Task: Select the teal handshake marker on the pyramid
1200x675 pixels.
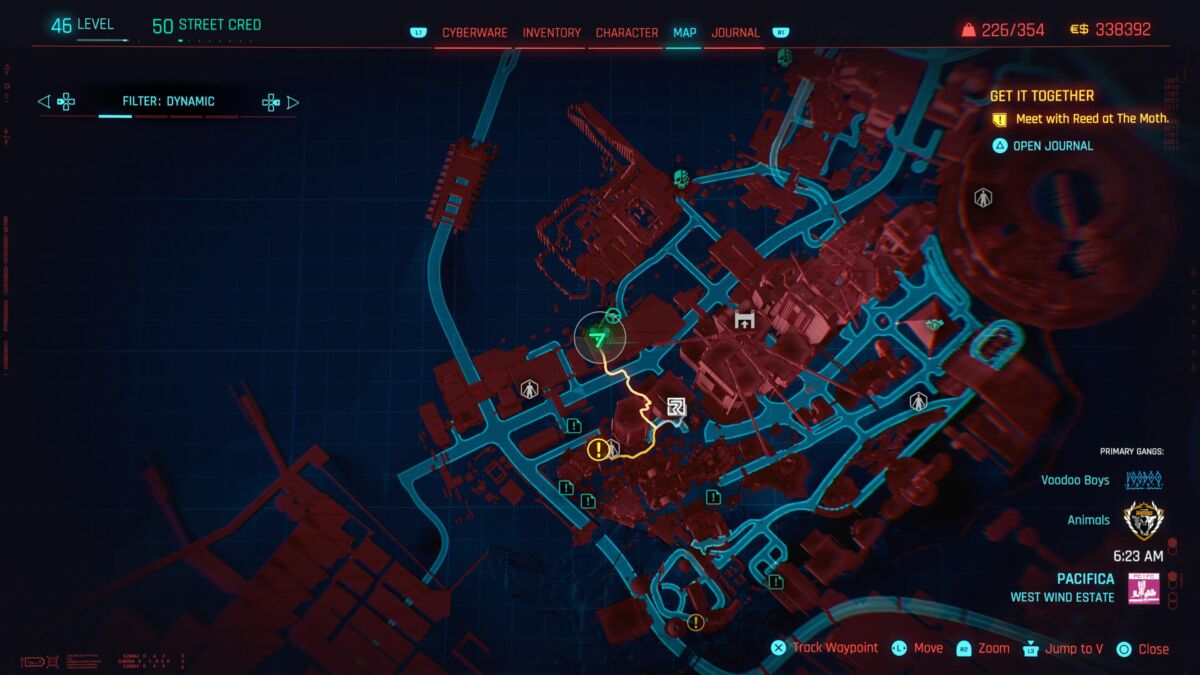Action: [935, 325]
